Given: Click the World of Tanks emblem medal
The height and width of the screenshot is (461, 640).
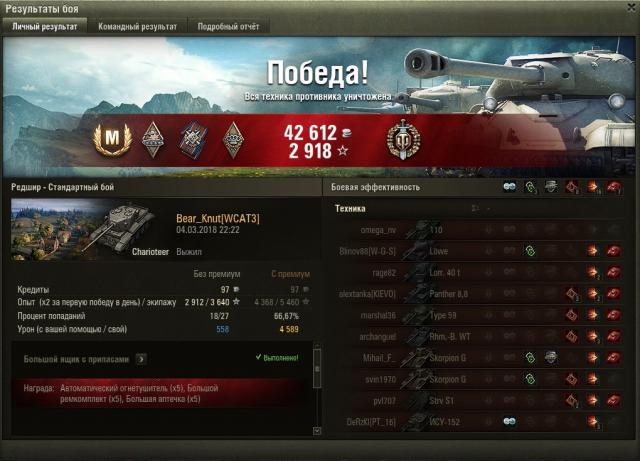Looking at the screenshot, I should coord(403,138).
